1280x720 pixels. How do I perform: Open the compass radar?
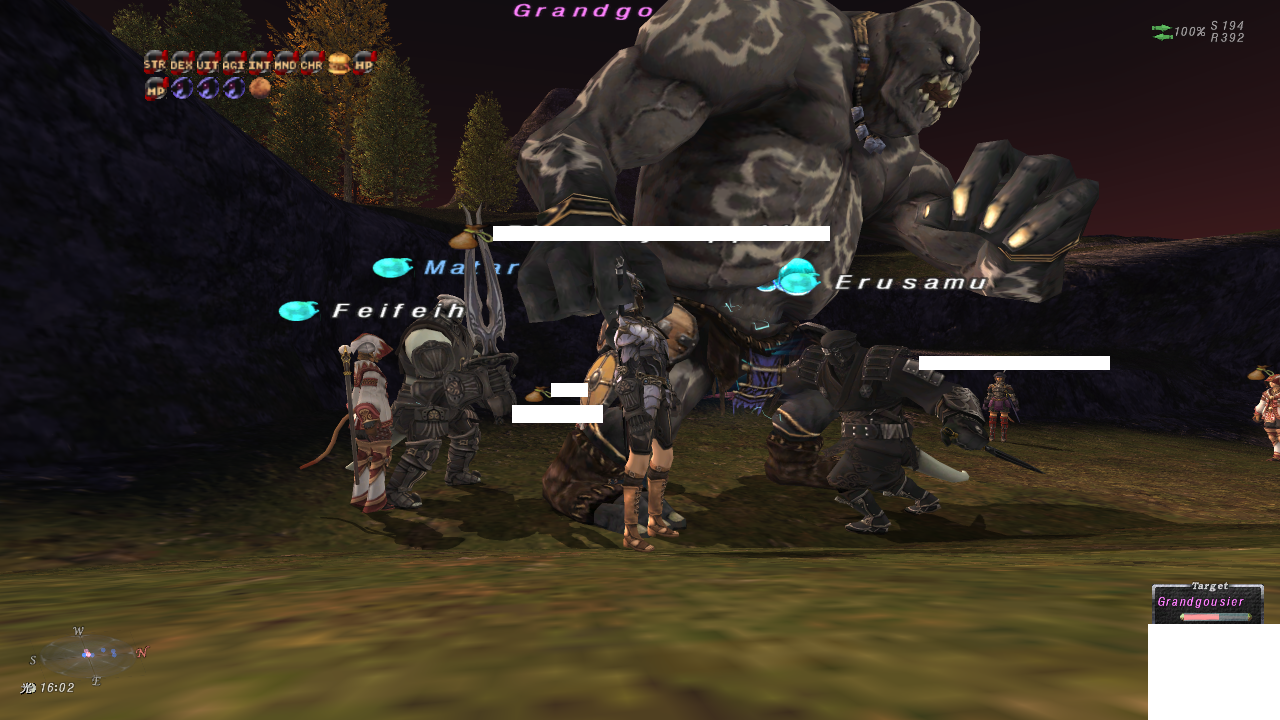click(87, 655)
